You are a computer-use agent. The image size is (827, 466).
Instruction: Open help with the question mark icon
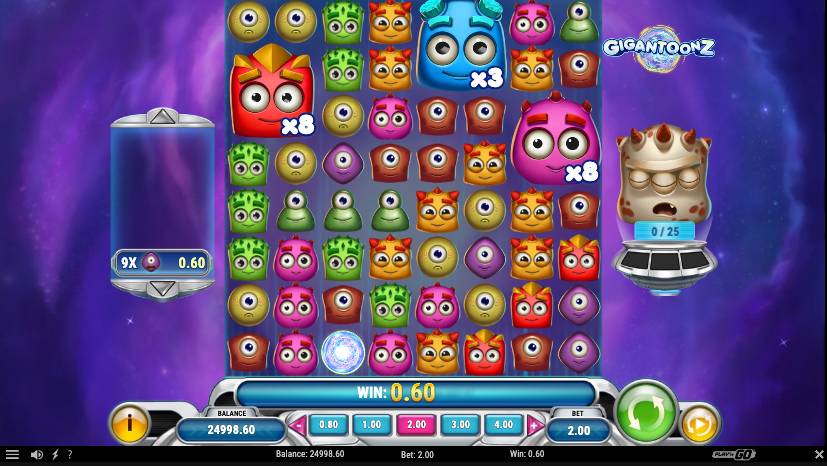point(69,455)
